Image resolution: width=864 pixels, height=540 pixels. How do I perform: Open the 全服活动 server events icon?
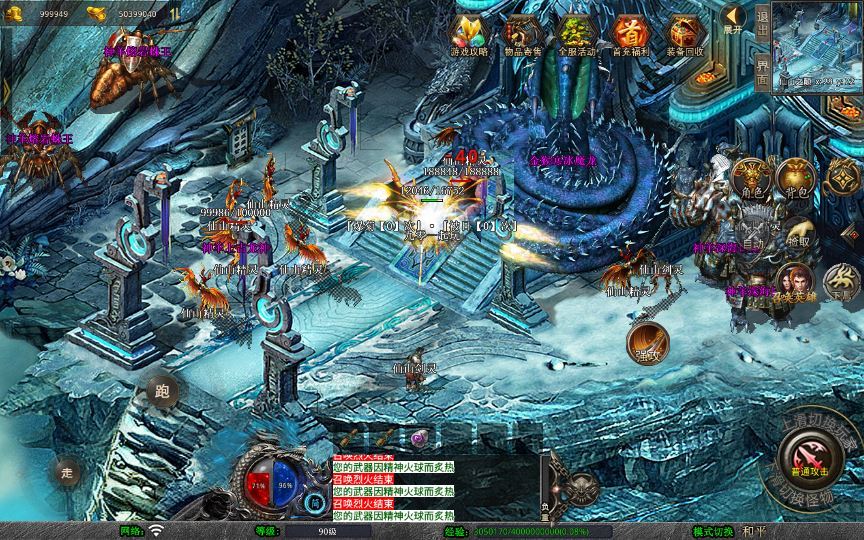coord(576,34)
